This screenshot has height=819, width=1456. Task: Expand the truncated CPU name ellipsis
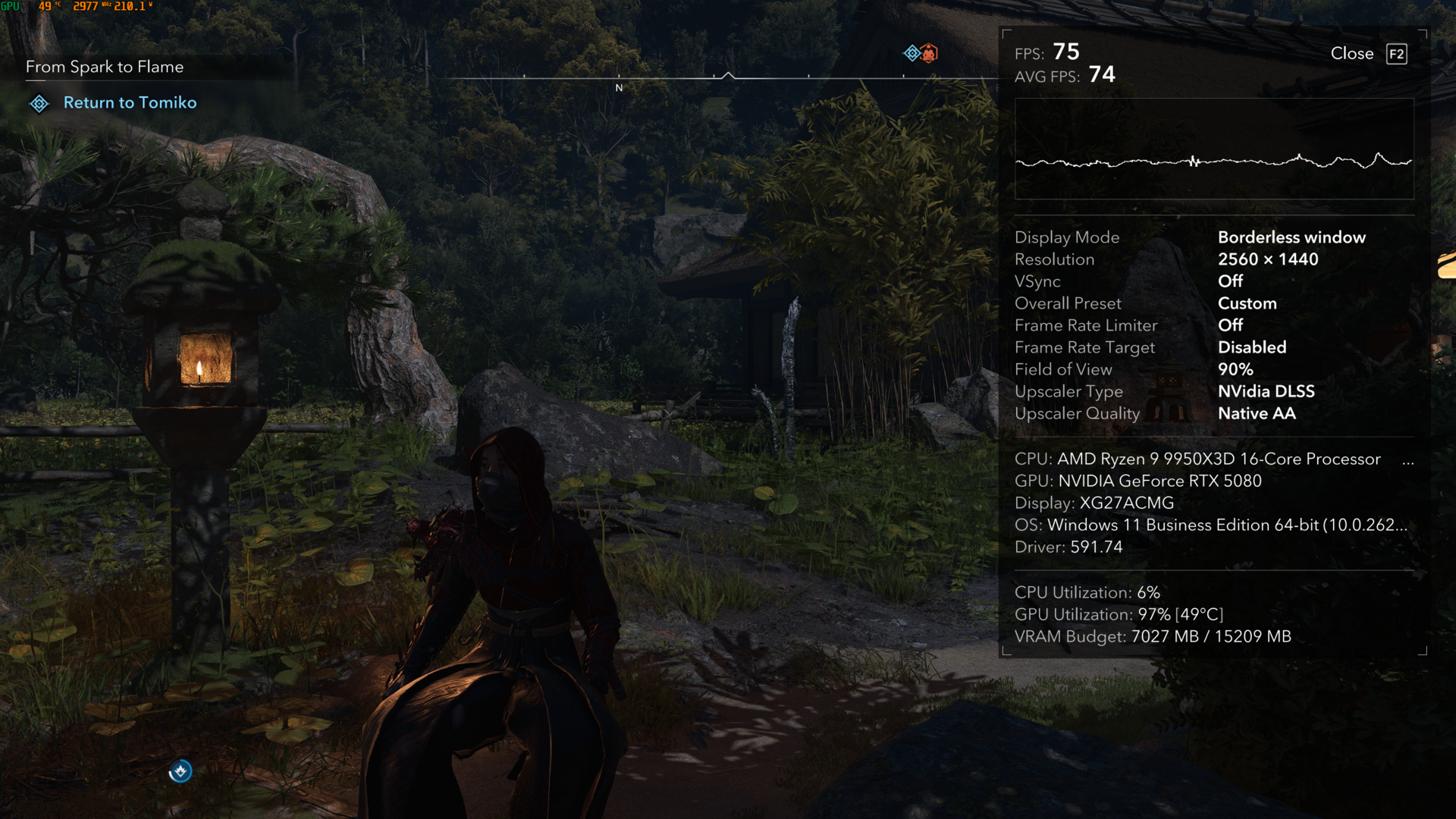tap(1408, 460)
